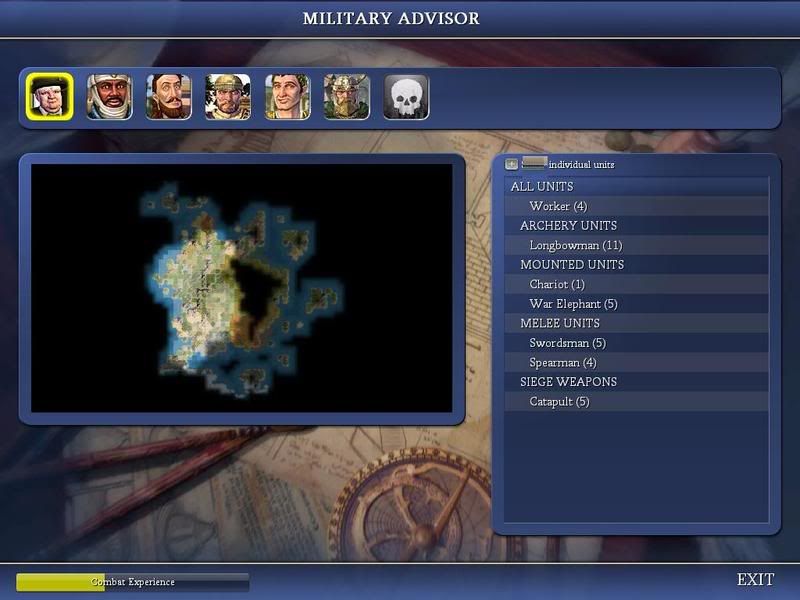This screenshot has height=600, width=800.
Task: Select the SIEGE WEAPONS category
Action: (568, 381)
